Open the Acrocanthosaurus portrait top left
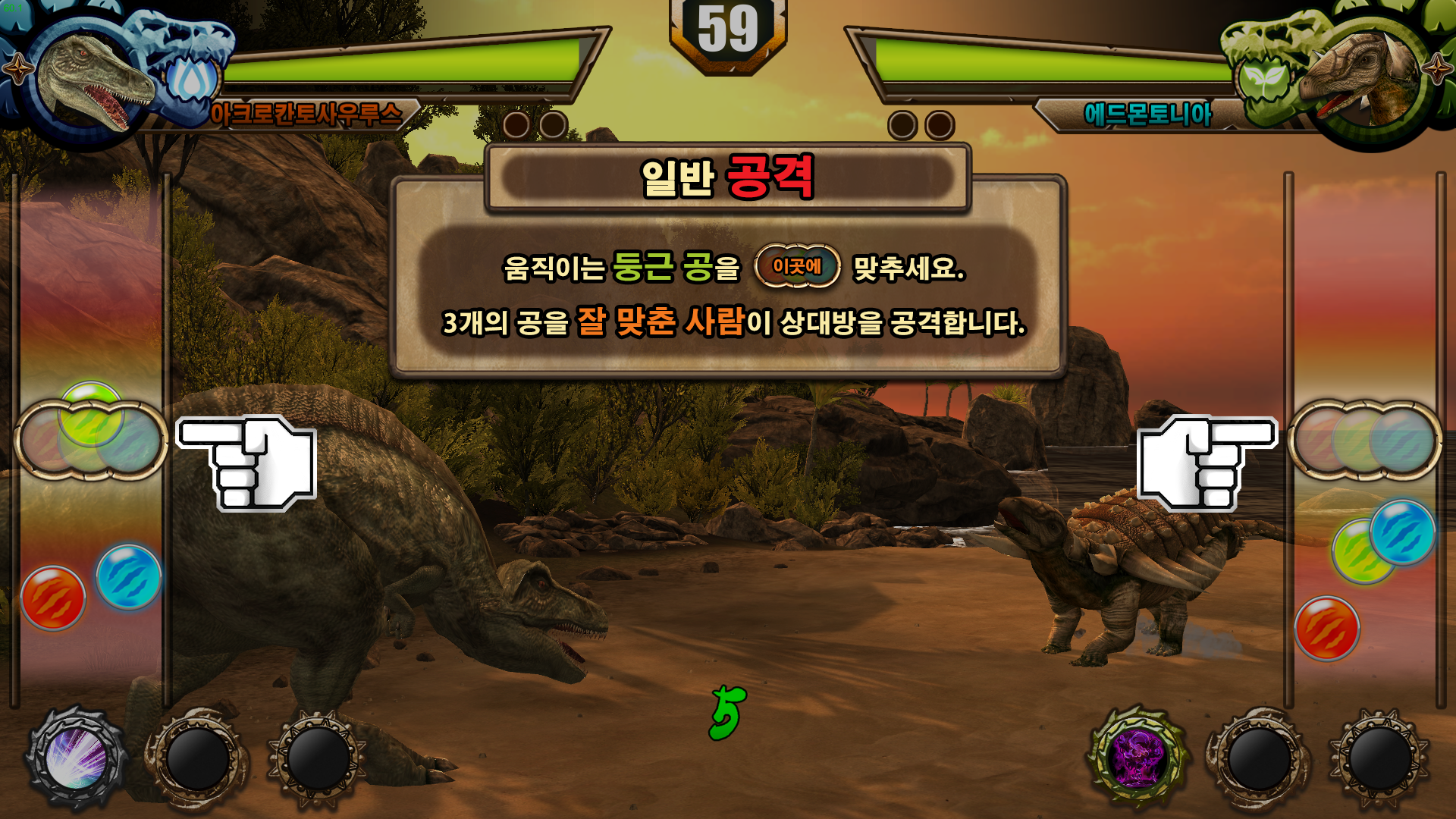Viewport: 1456px width, 819px height. pos(83,76)
